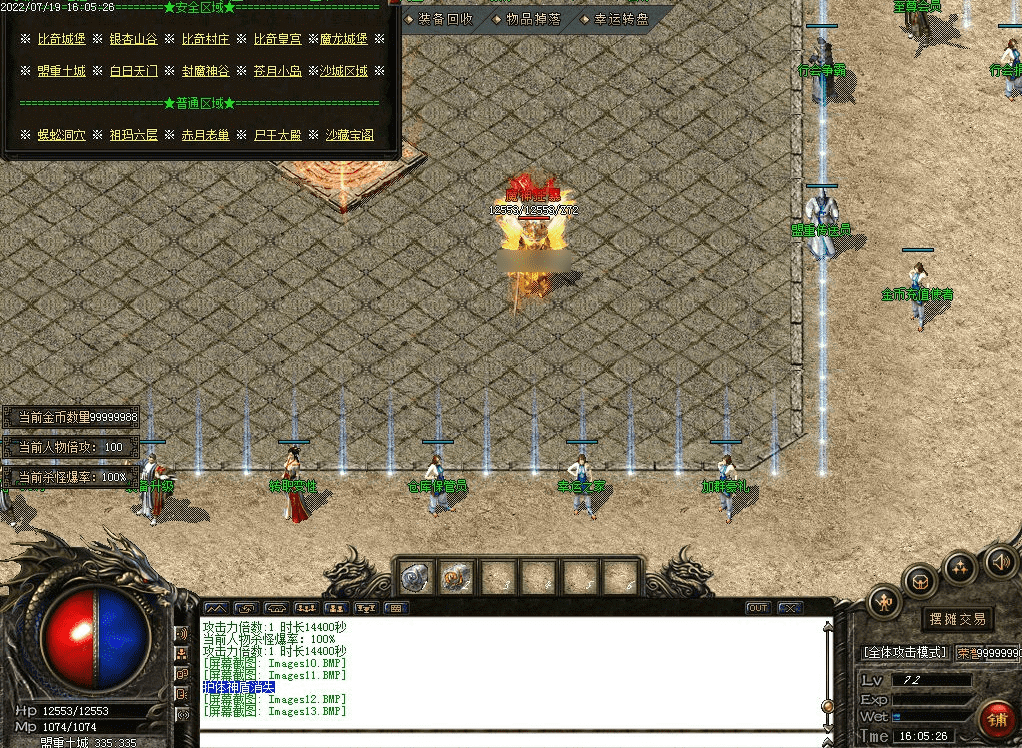Click the red 铺 shop button
Image resolution: width=1022 pixels, height=748 pixels.
click(996, 717)
